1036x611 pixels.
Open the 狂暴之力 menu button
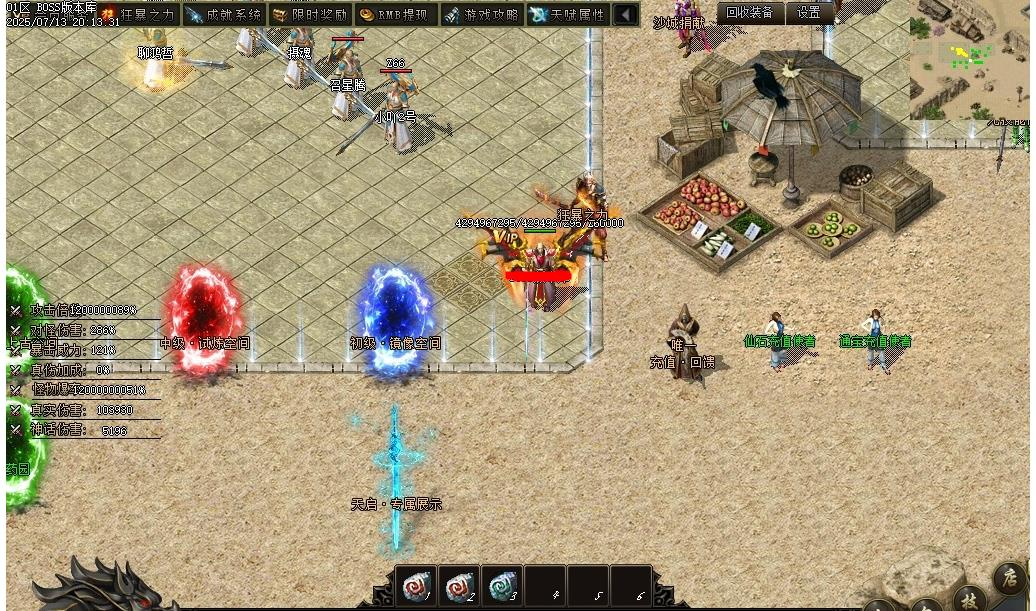(140, 15)
